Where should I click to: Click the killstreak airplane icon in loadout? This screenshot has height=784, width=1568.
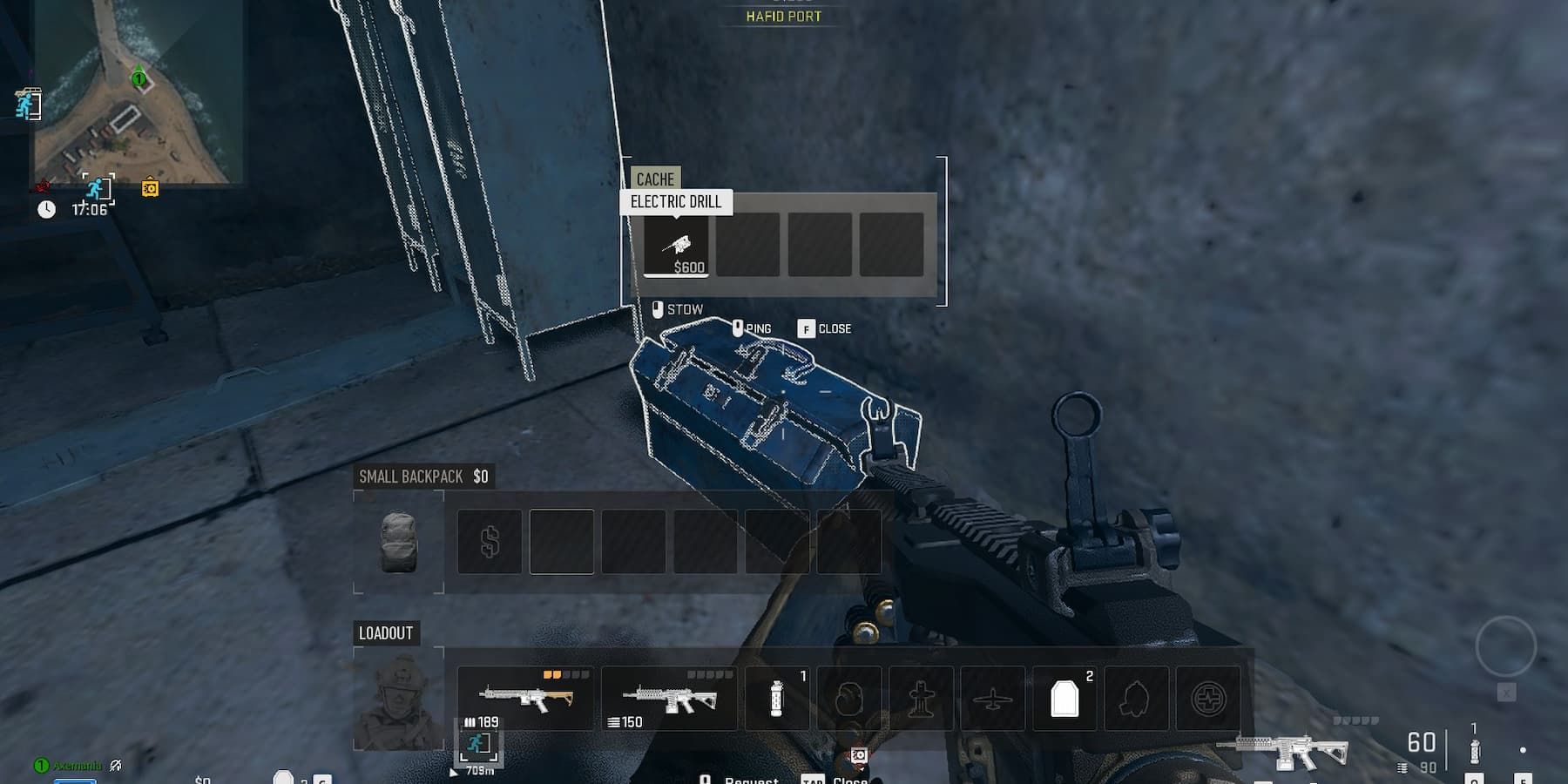tap(993, 698)
